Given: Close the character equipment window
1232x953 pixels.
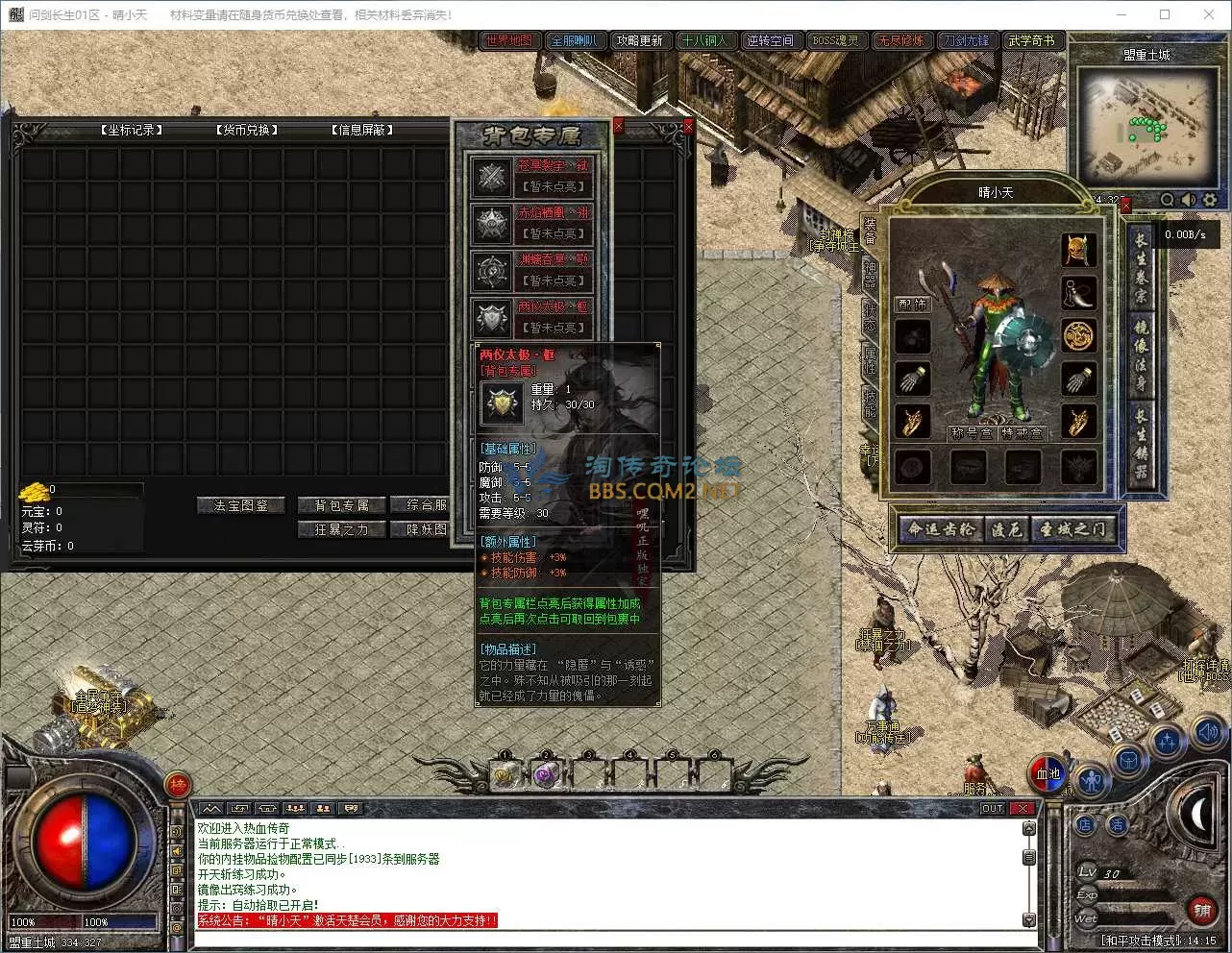Looking at the screenshot, I should [x=1125, y=205].
